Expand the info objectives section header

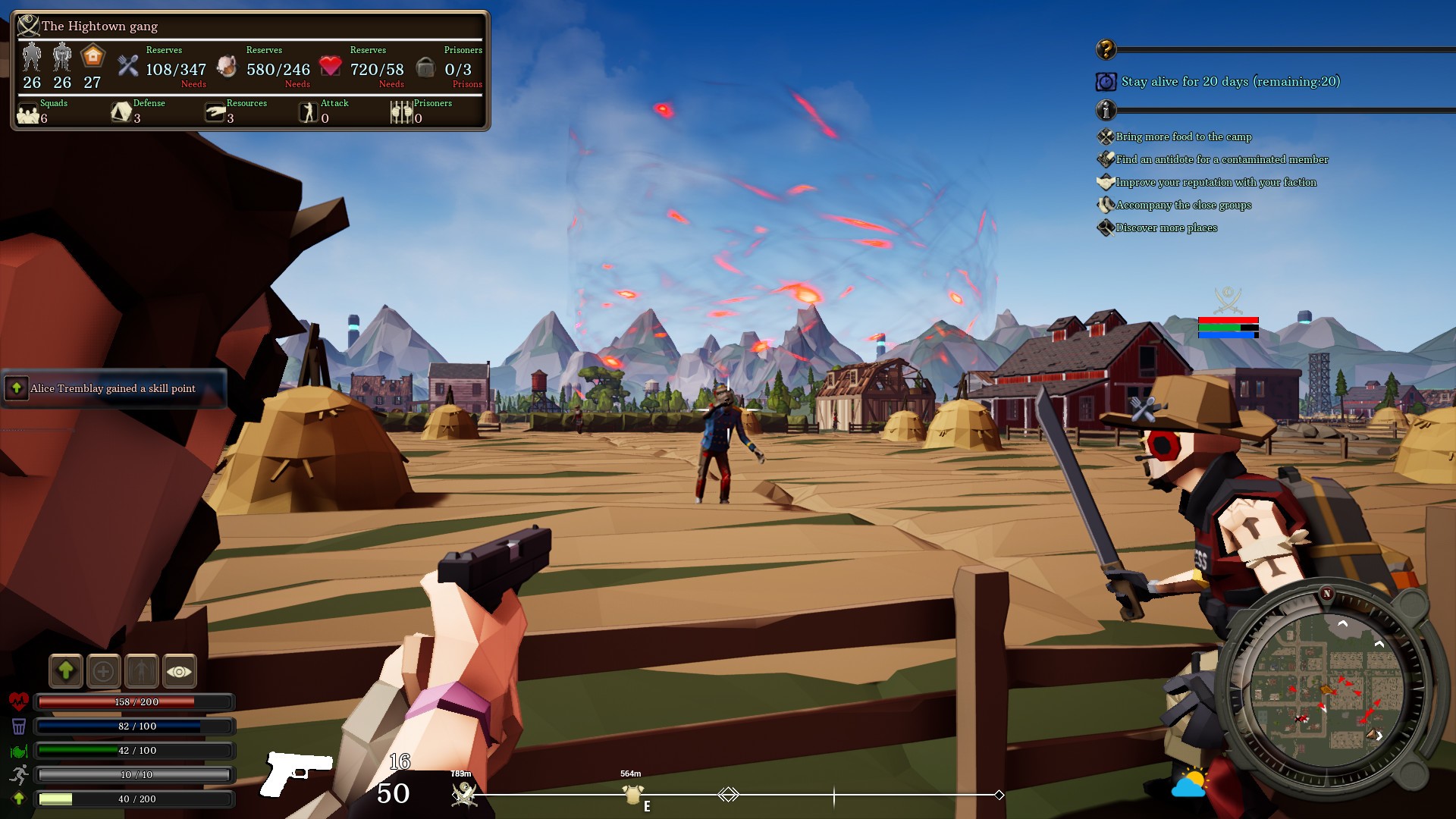(1106, 110)
